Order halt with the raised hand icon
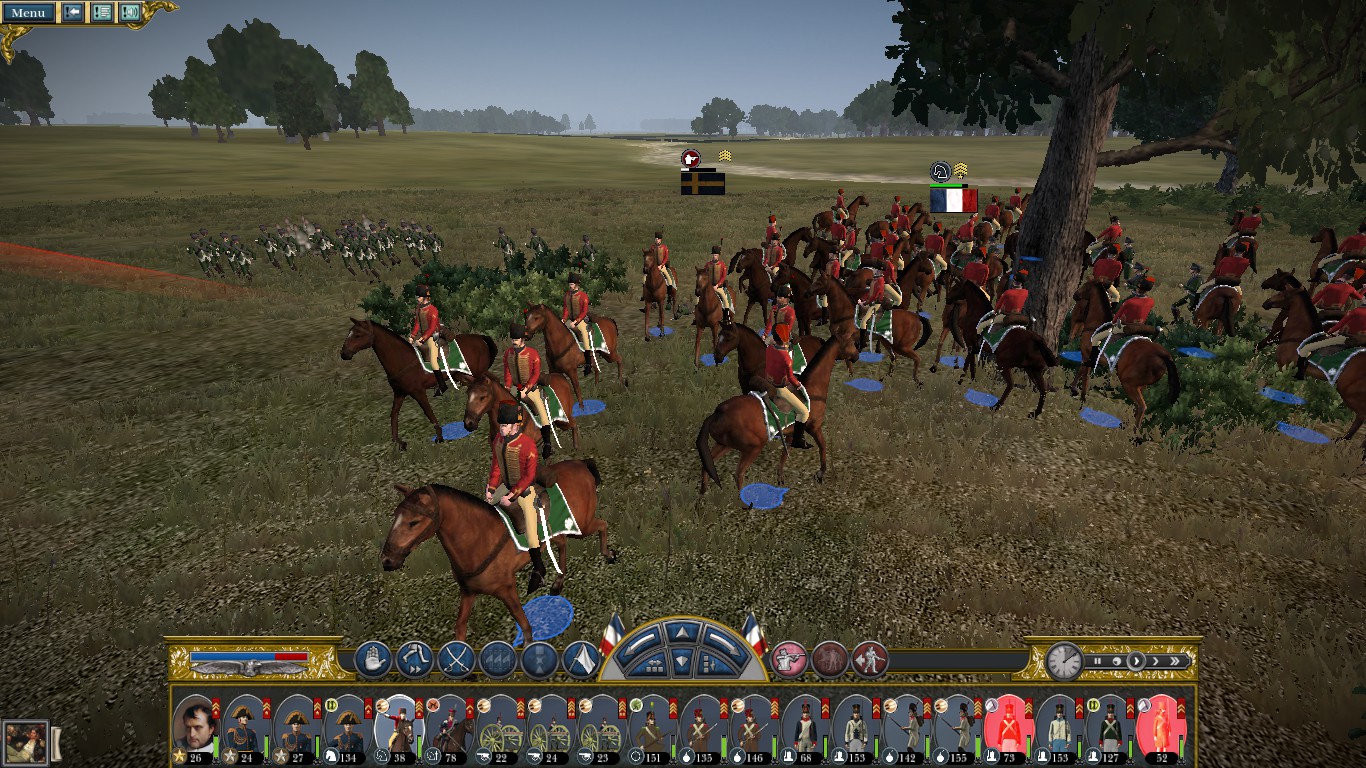This screenshot has width=1366, height=768. click(372, 660)
